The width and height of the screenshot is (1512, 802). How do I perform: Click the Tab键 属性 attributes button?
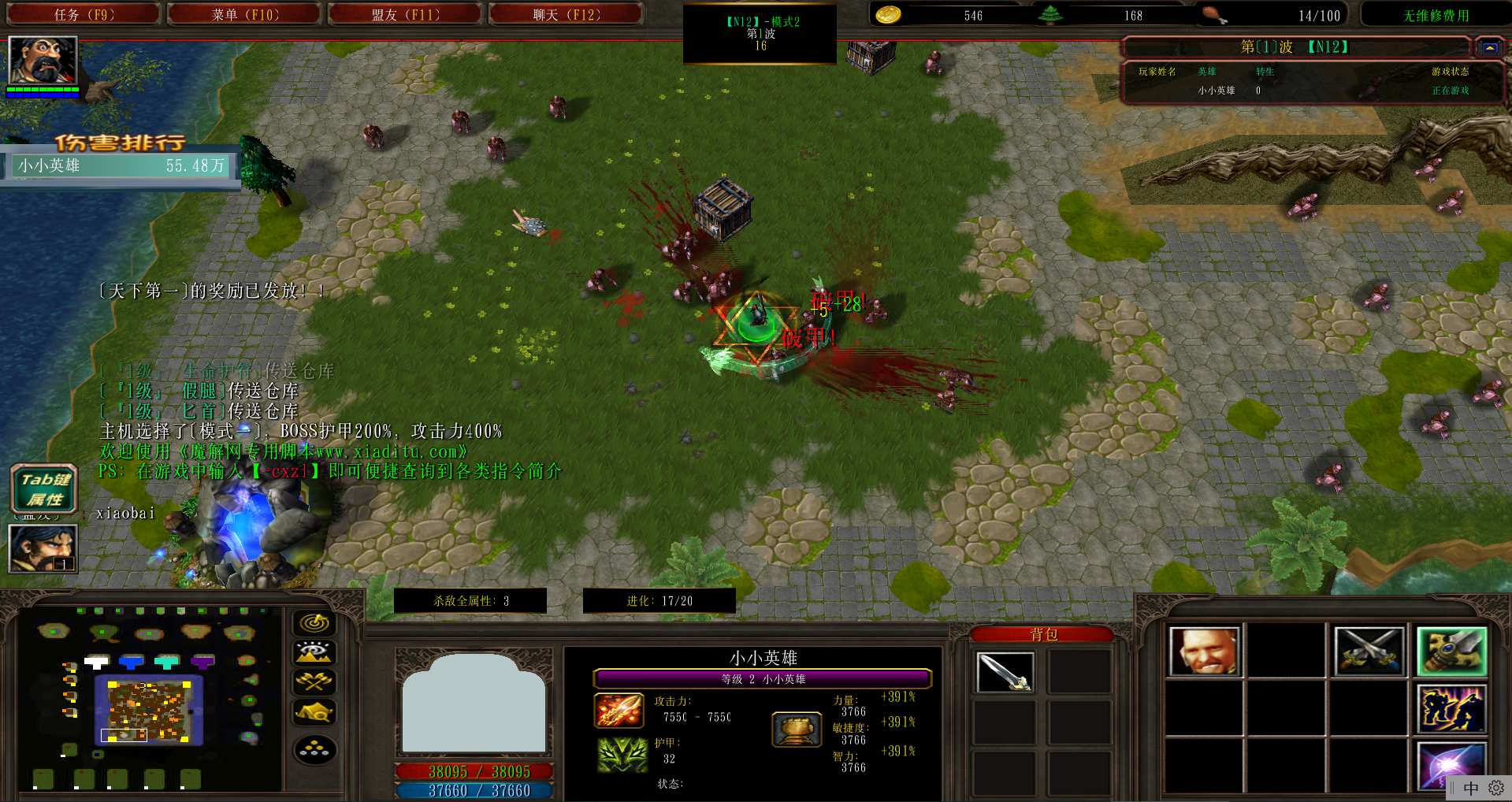pos(45,489)
